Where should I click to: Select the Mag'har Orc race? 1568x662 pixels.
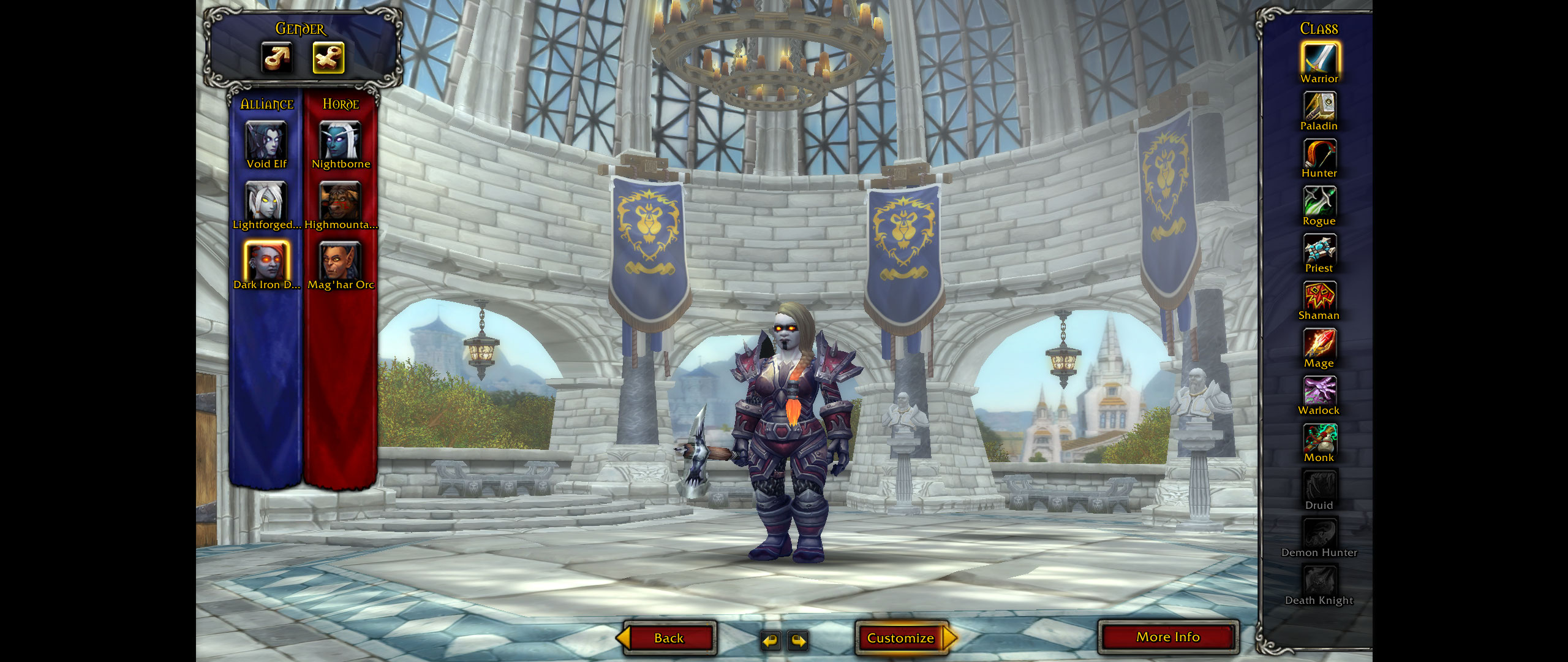341,261
